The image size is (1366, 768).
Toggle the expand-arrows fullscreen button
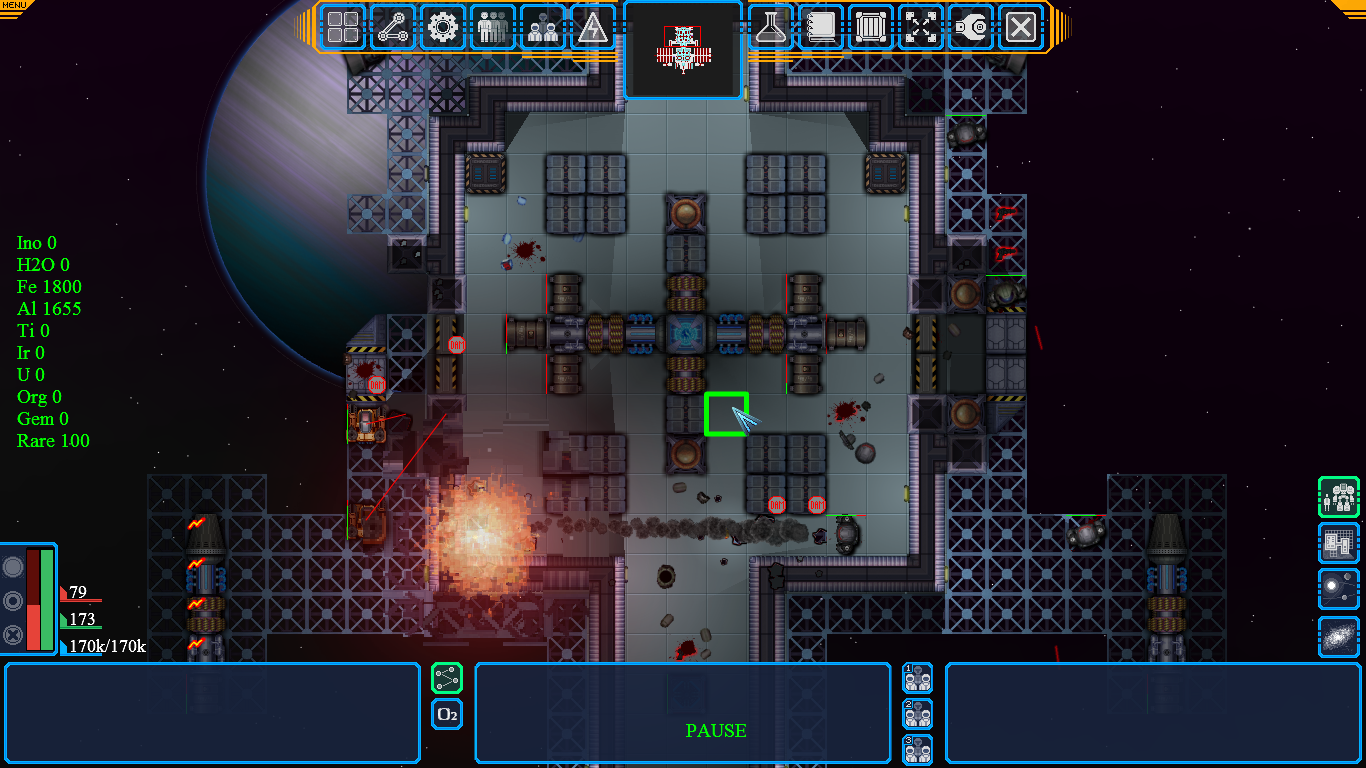point(921,27)
